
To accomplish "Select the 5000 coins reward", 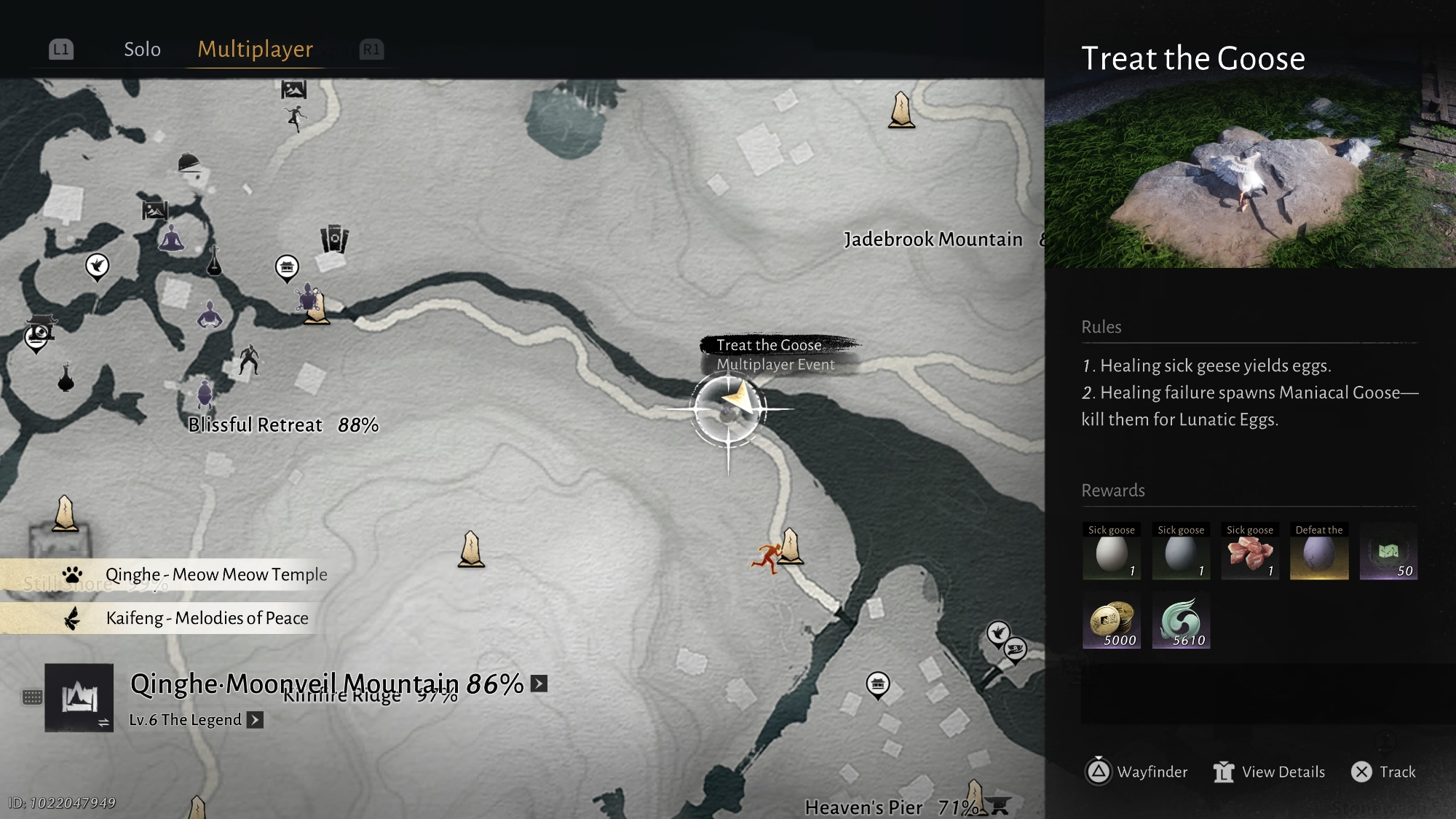I will pos(1111,620).
